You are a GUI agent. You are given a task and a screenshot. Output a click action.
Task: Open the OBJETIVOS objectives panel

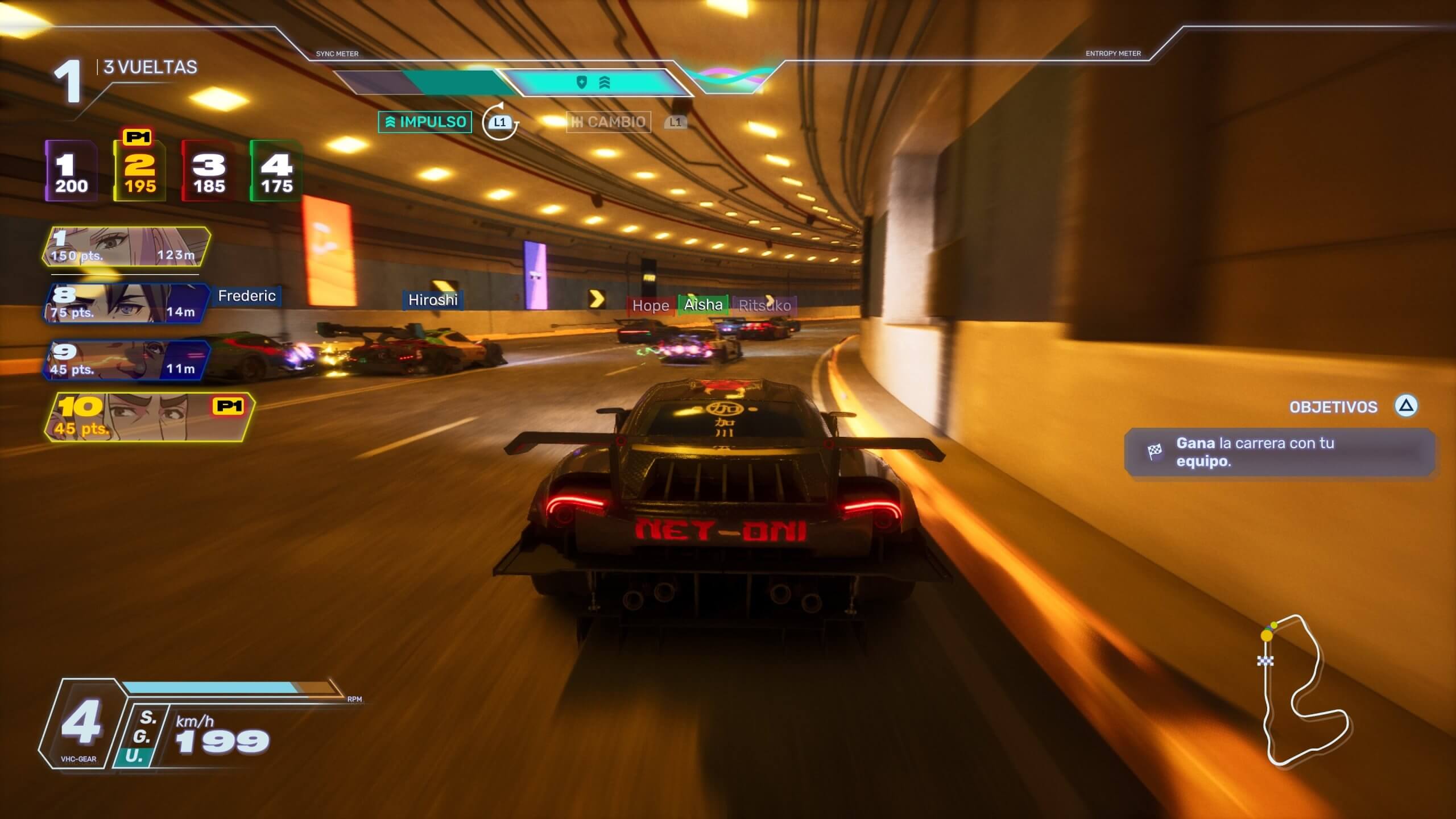(x=1333, y=407)
